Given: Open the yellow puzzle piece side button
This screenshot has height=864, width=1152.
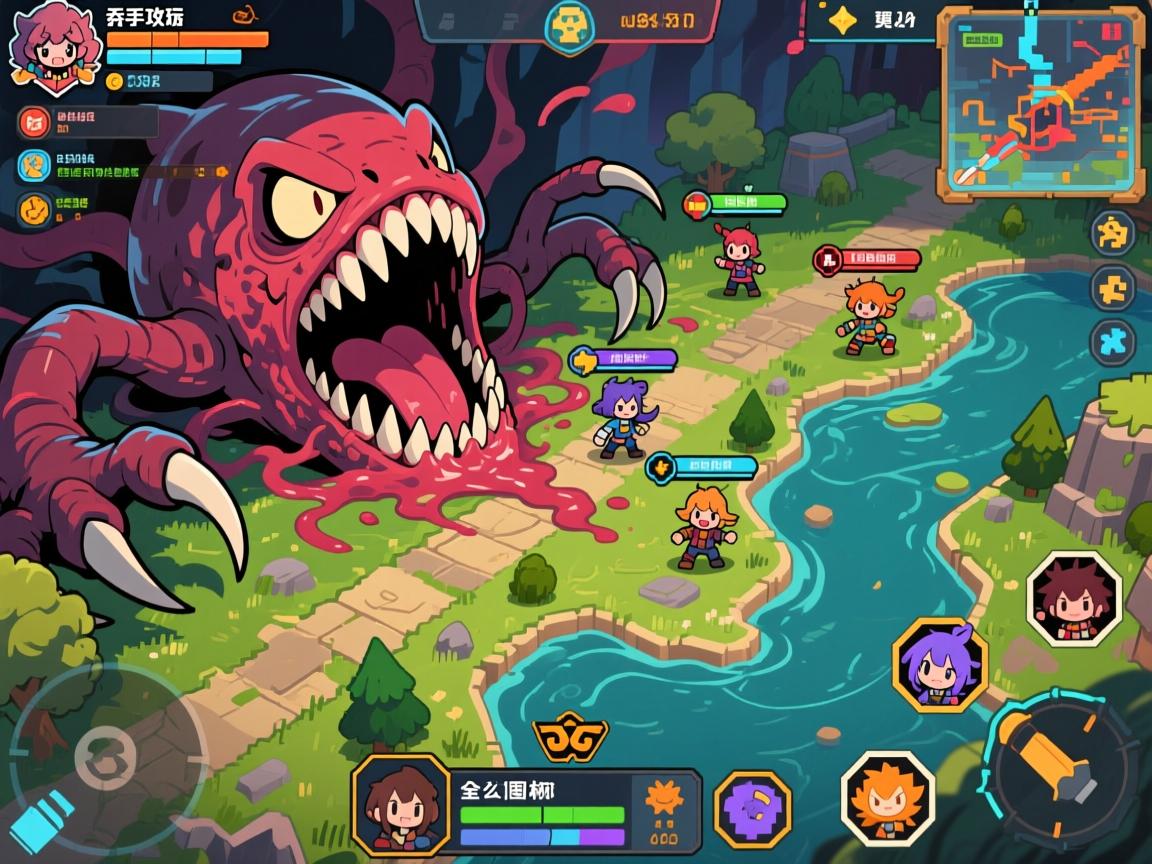Looking at the screenshot, I should tap(1112, 234).
